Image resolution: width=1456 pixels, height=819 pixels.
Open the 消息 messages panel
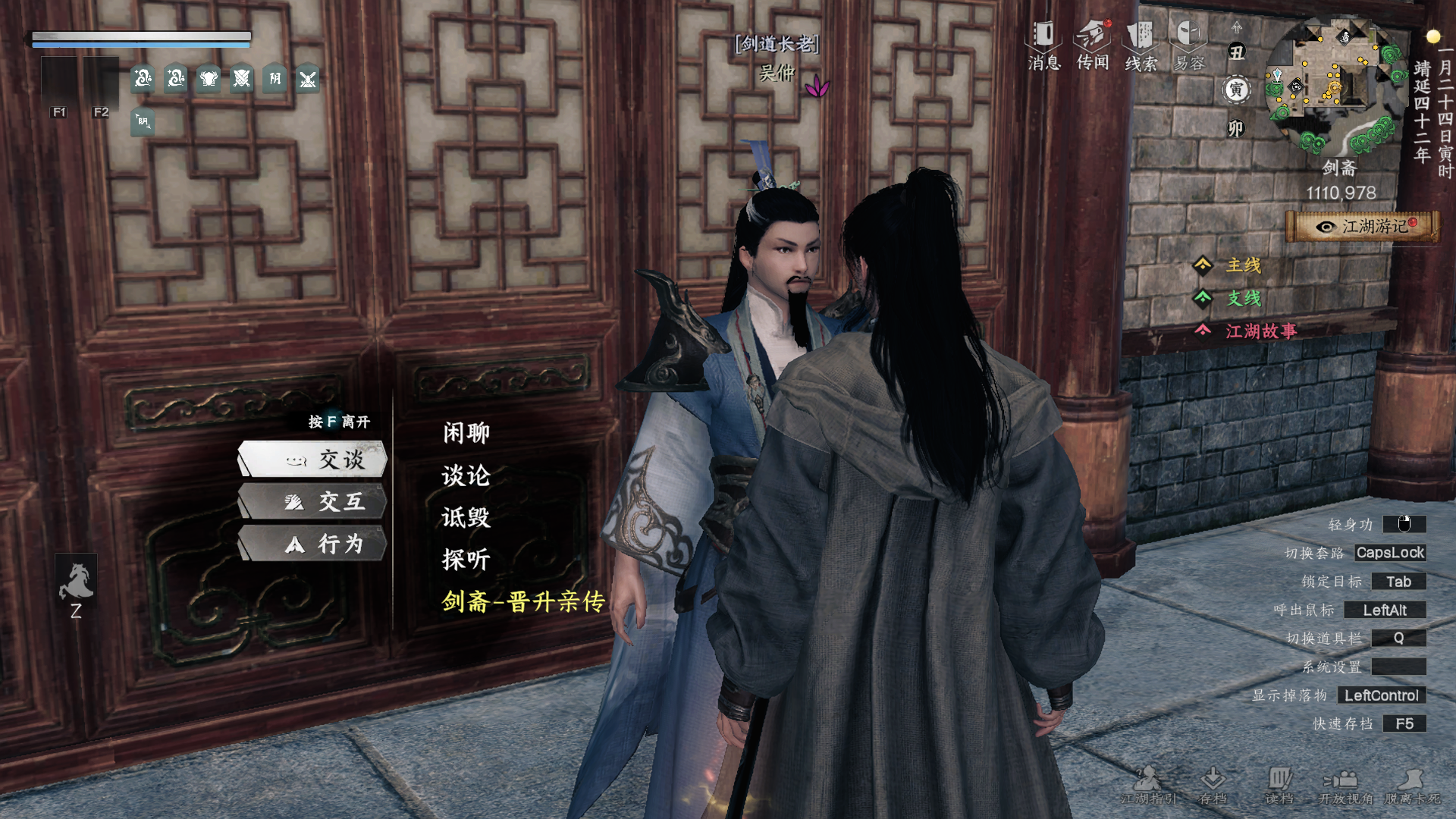(x=1043, y=45)
